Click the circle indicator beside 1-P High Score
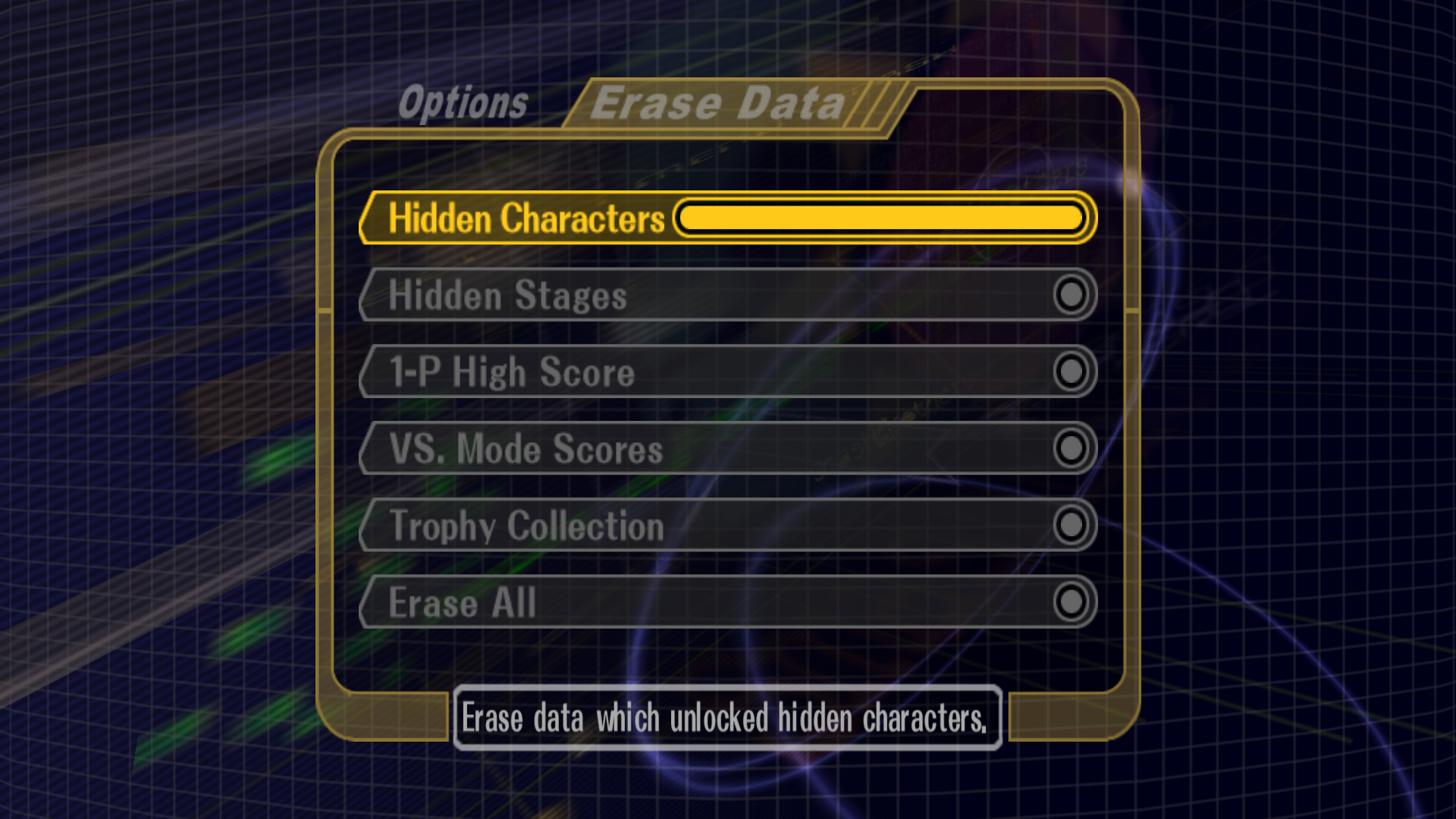Viewport: 1456px width, 819px height. 1072,372
